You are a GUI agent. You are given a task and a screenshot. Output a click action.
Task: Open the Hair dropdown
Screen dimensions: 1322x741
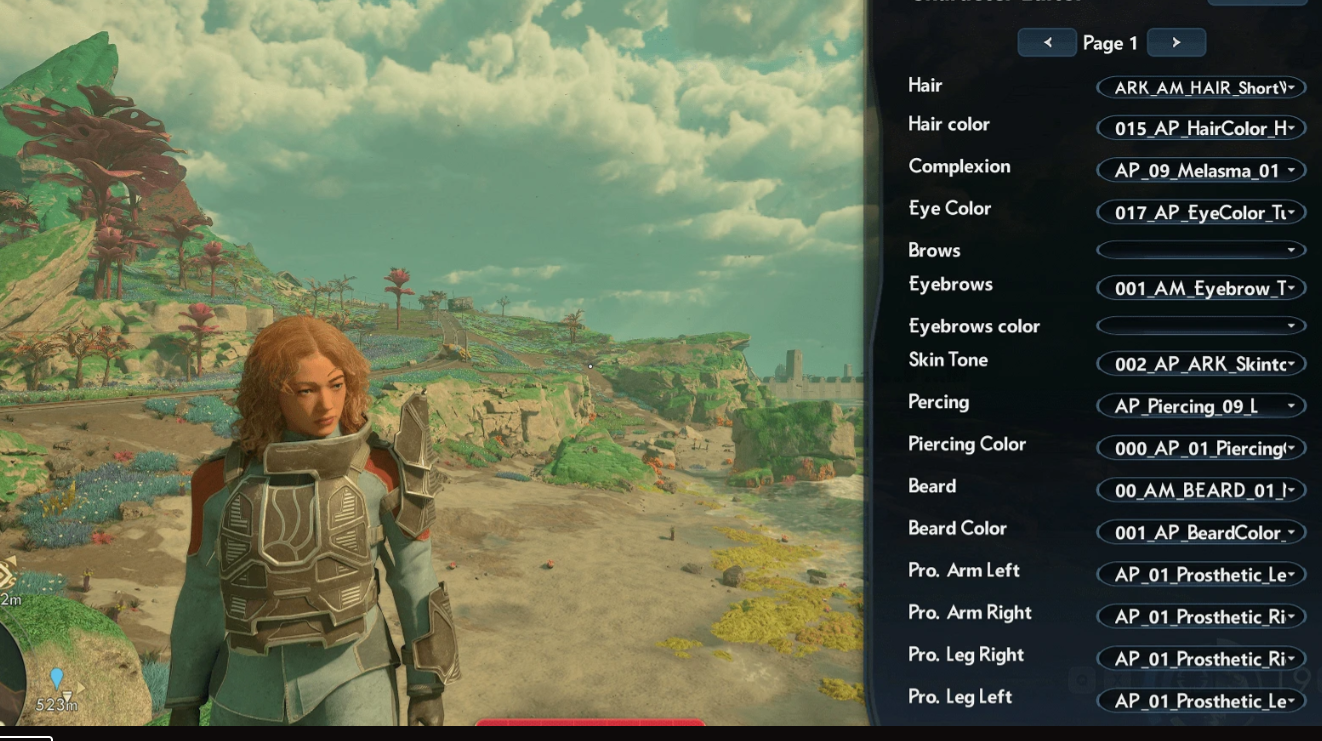pos(1201,88)
